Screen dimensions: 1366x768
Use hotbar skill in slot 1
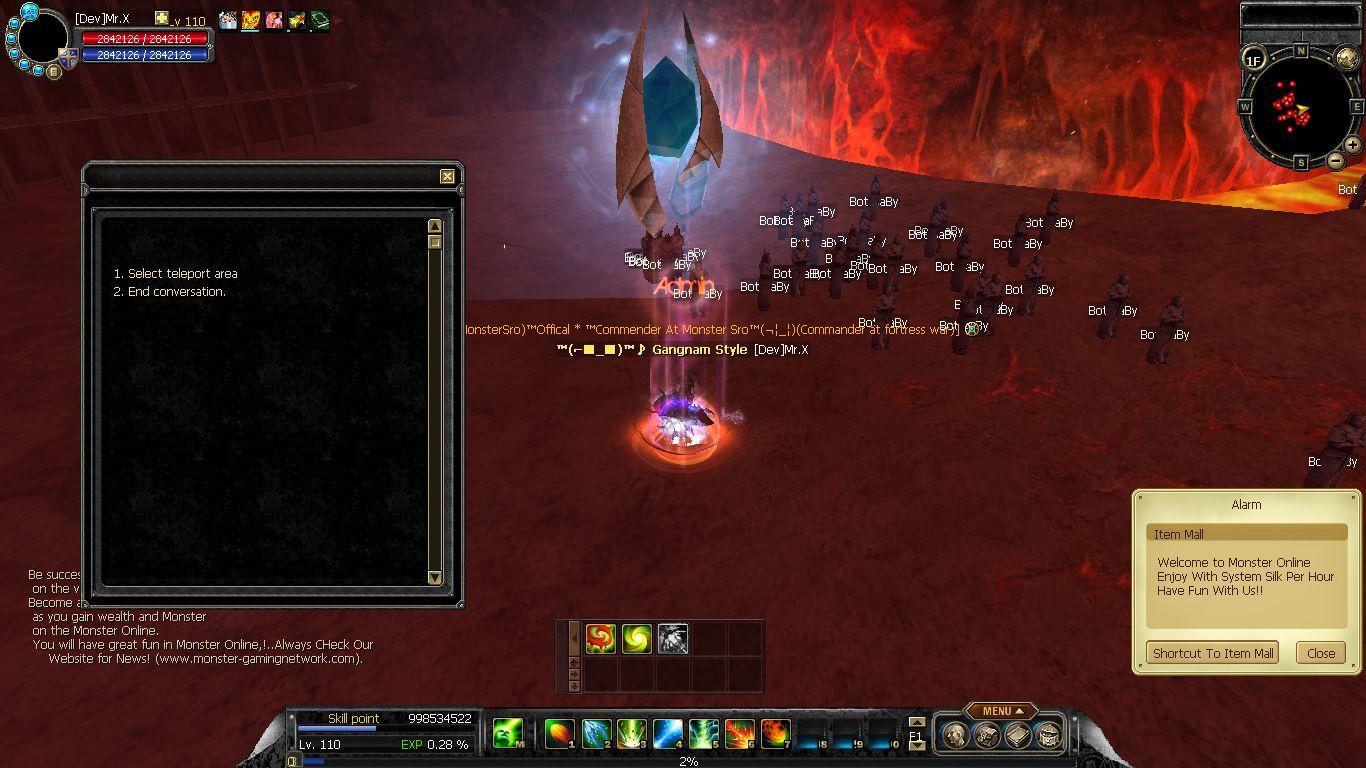[560, 734]
